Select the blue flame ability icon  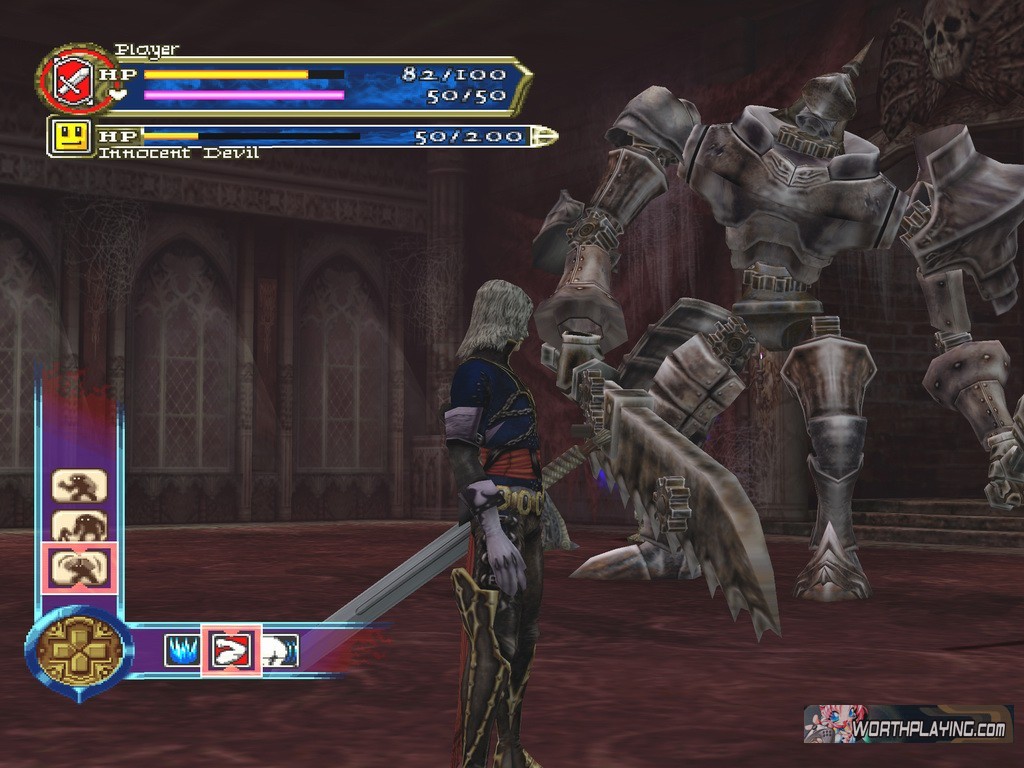182,651
